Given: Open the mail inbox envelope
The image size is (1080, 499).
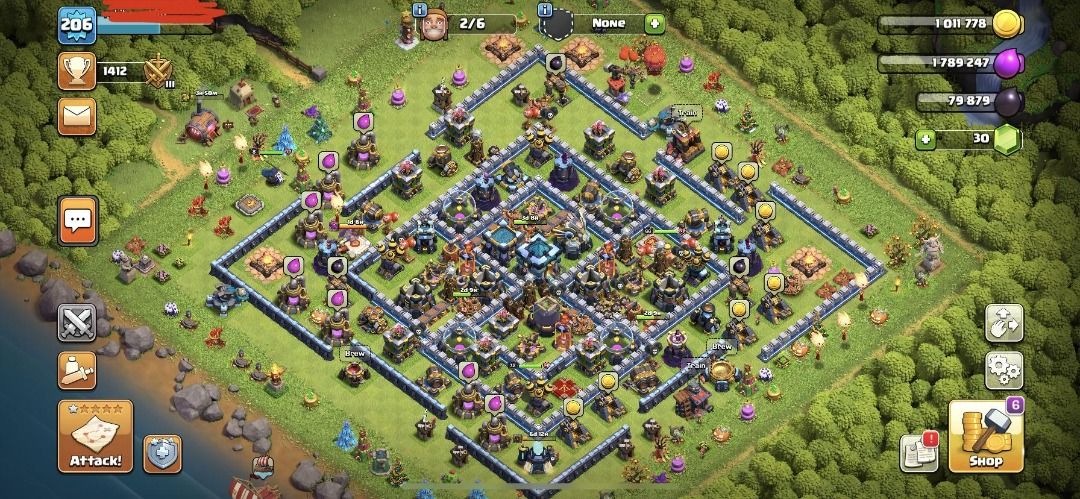Looking at the screenshot, I should coord(77,116).
